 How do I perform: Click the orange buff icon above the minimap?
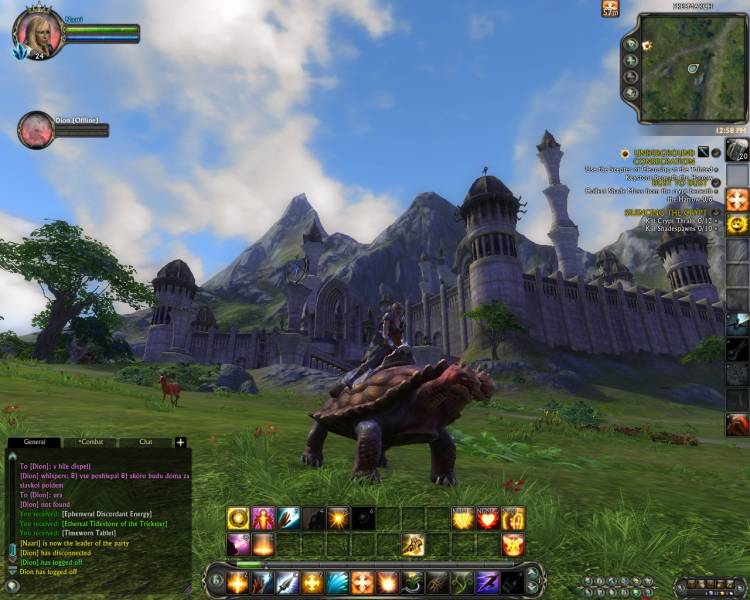(610, 8)
